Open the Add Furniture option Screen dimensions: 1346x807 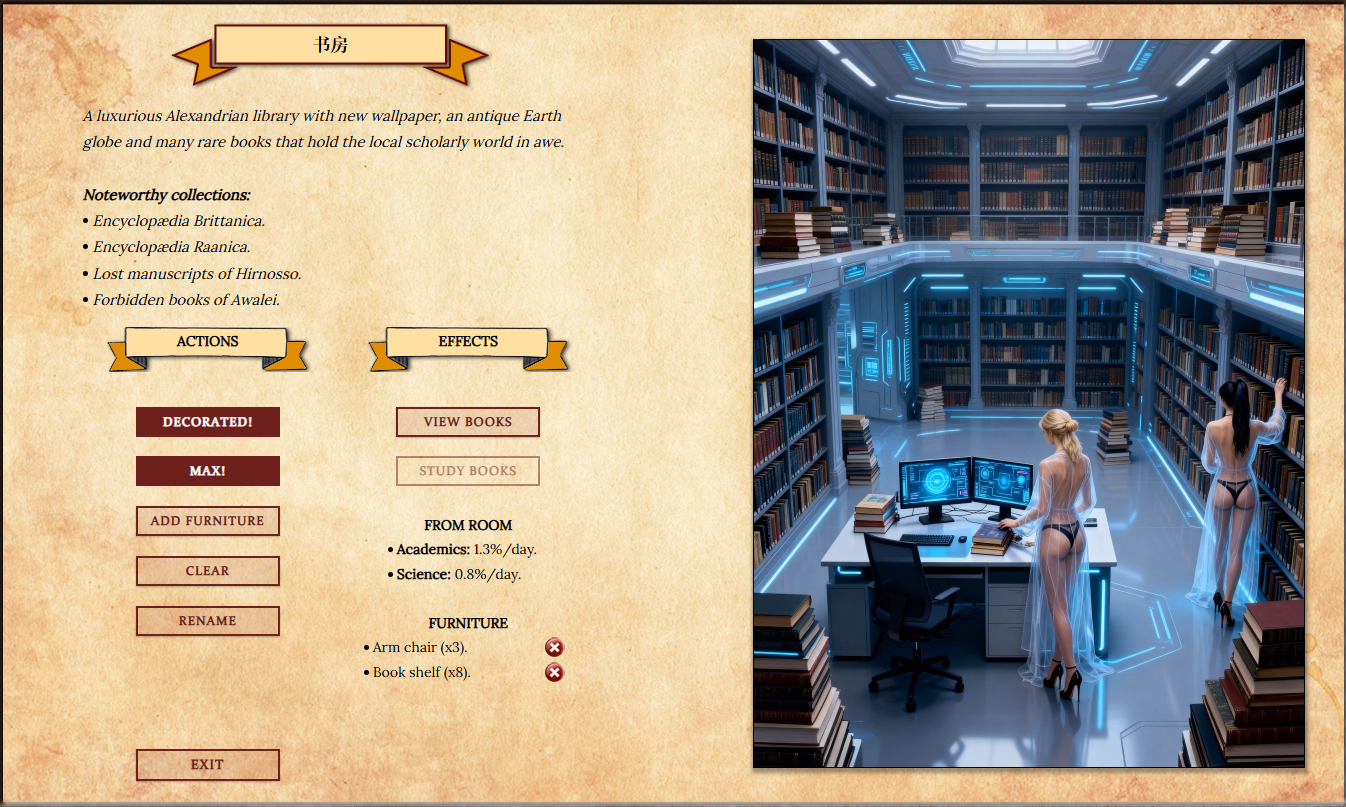[x=208, y=521]
